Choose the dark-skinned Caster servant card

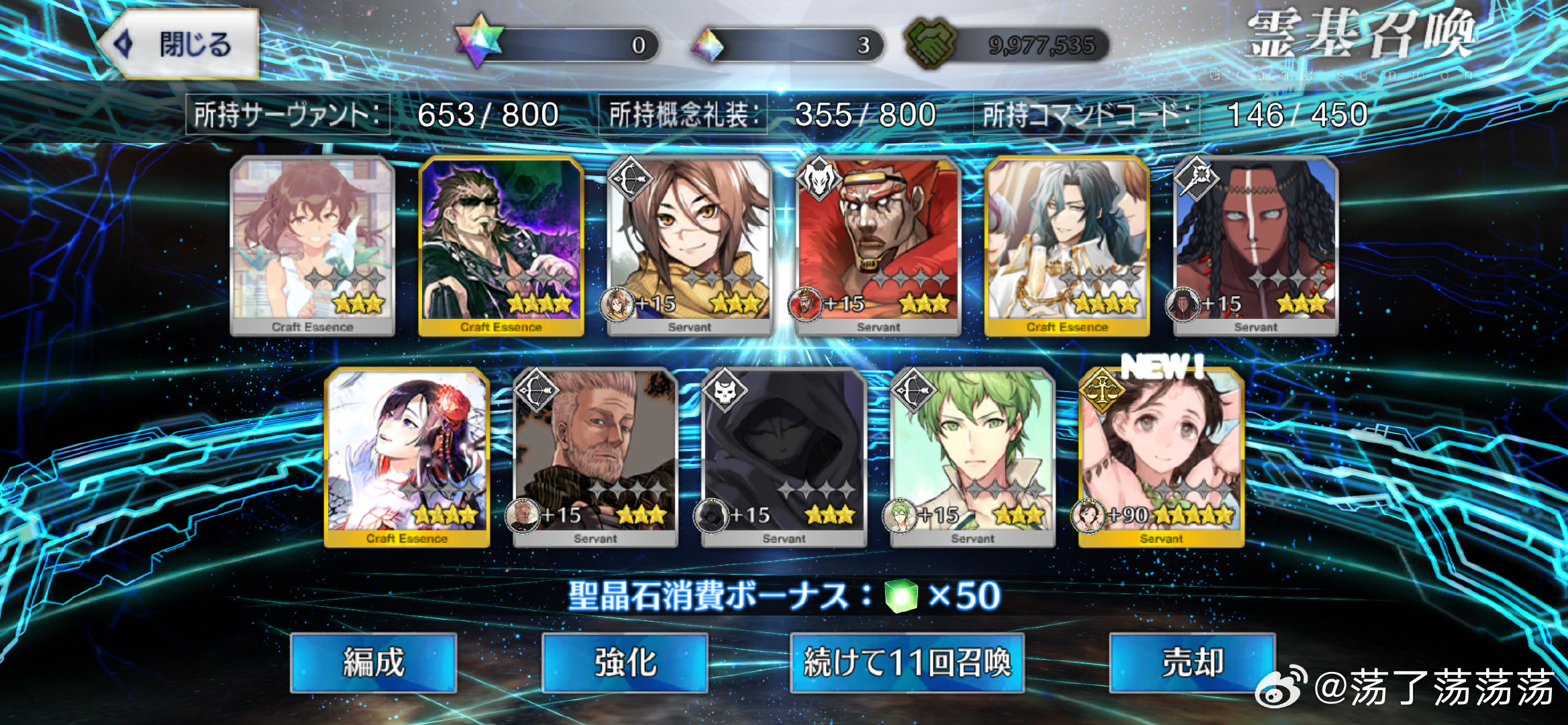1255,246
